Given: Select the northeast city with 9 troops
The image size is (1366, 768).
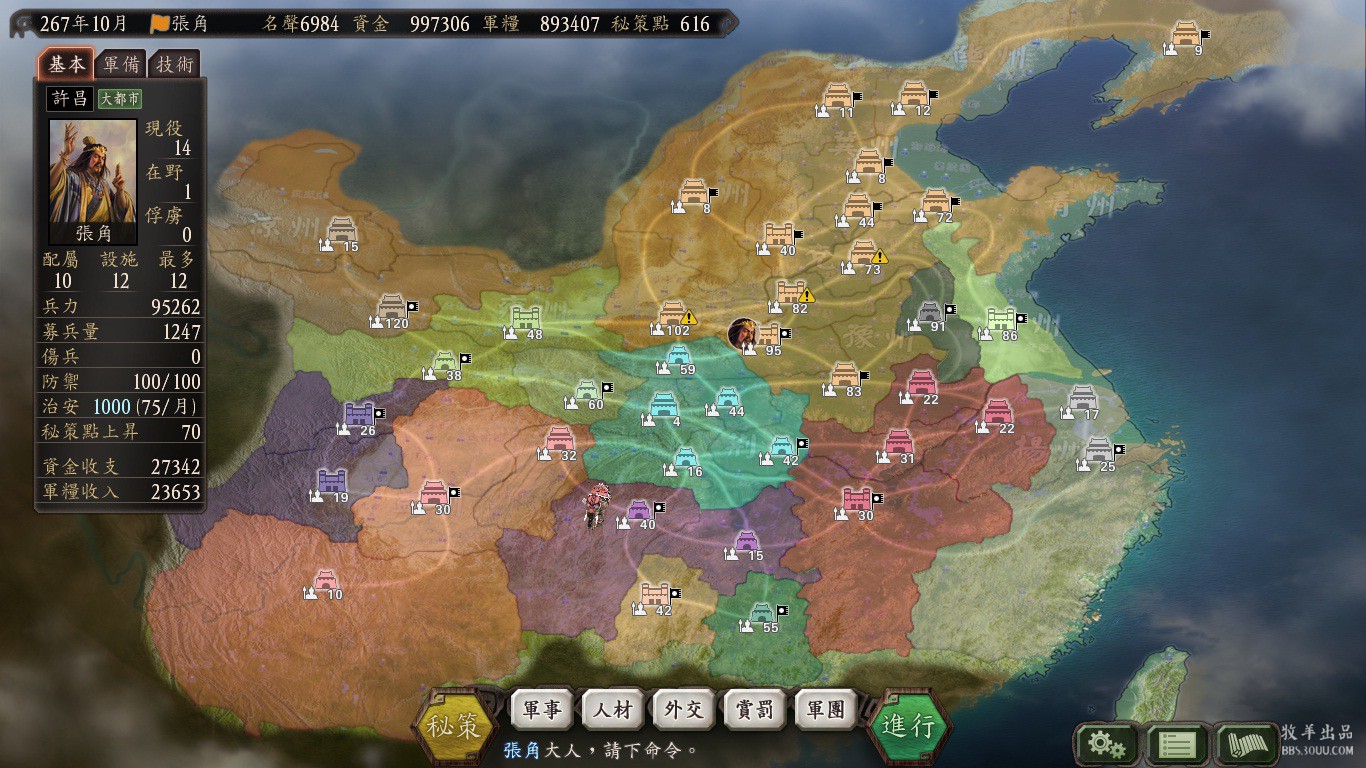Looking at the screenshot, I should (1186, 34).
